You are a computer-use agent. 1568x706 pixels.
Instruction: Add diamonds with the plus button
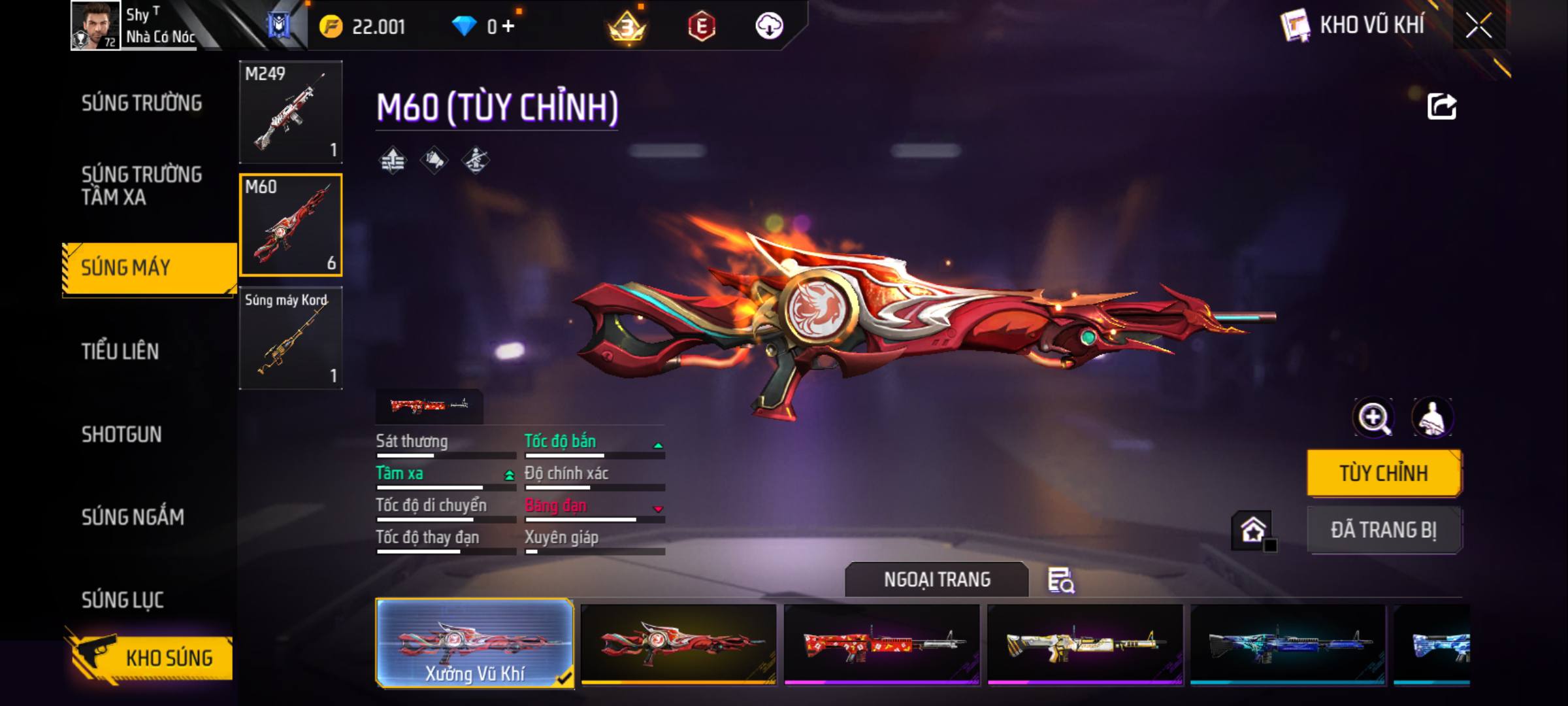[x=508, y=26]
